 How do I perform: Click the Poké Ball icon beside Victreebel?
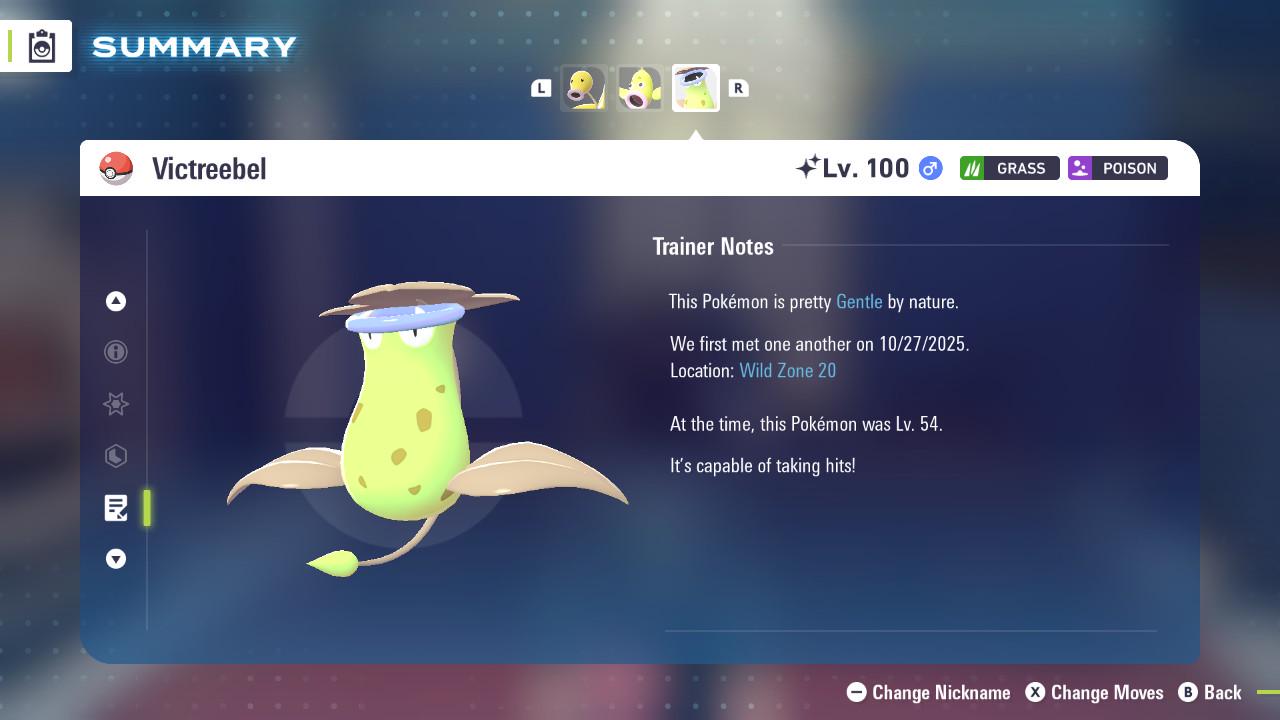pos(117,168)
